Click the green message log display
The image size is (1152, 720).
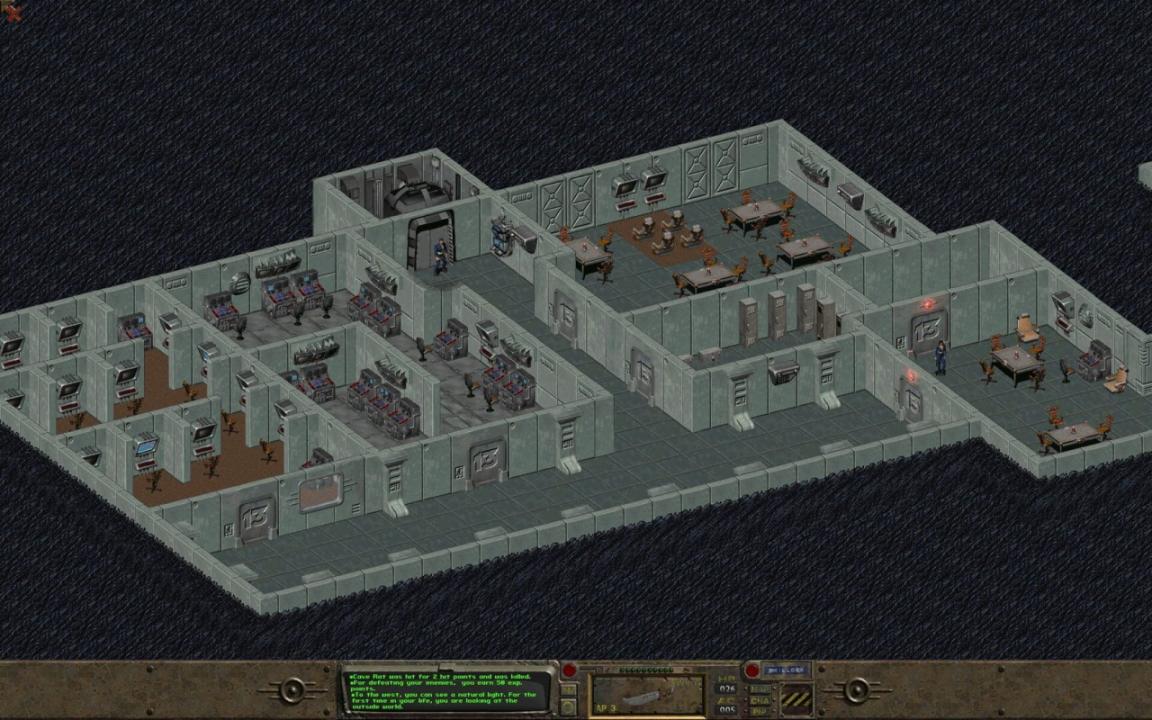click(x=448, y=689)
